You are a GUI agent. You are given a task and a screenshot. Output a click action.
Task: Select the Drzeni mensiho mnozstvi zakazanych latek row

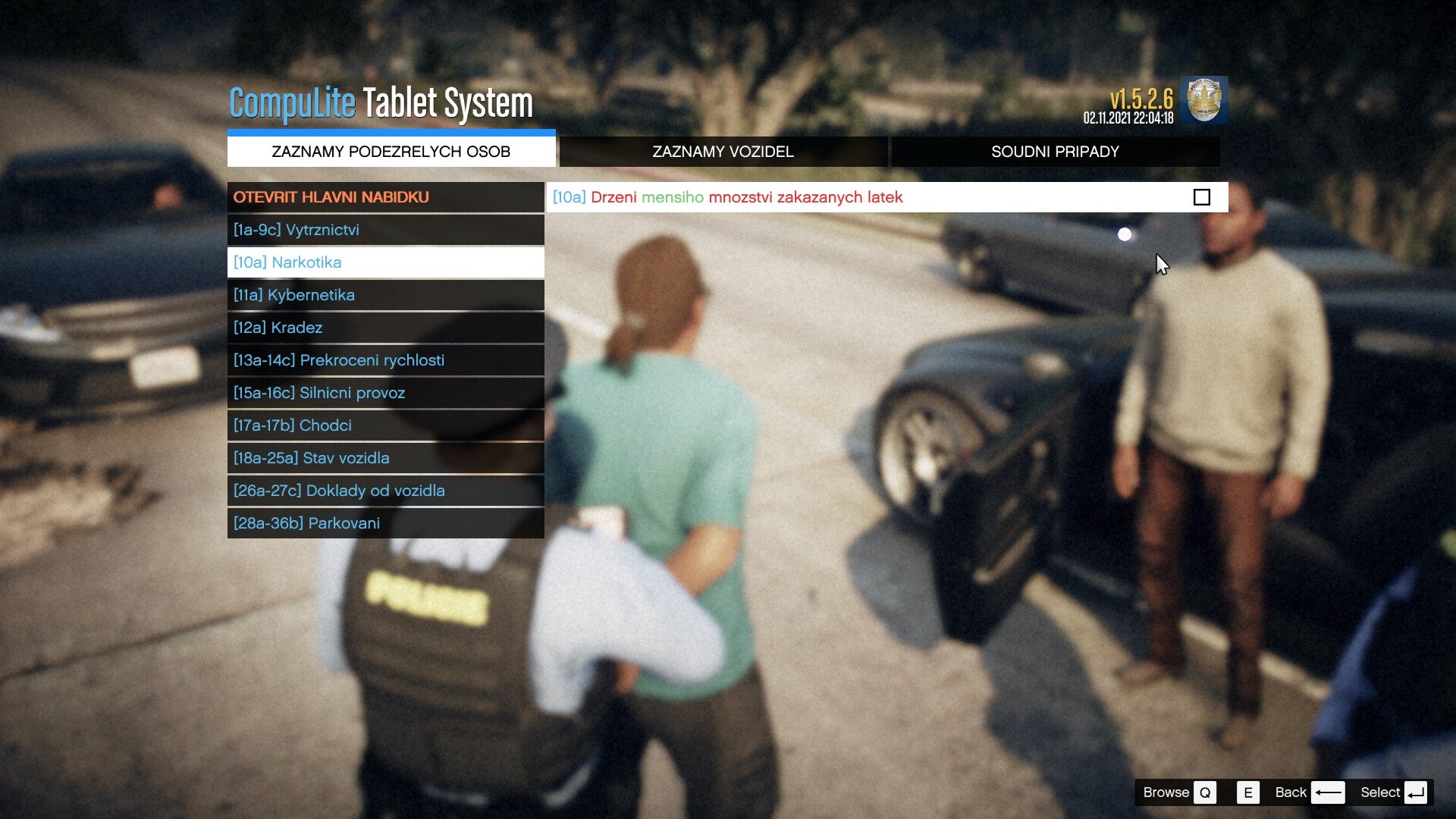[834, 197]
